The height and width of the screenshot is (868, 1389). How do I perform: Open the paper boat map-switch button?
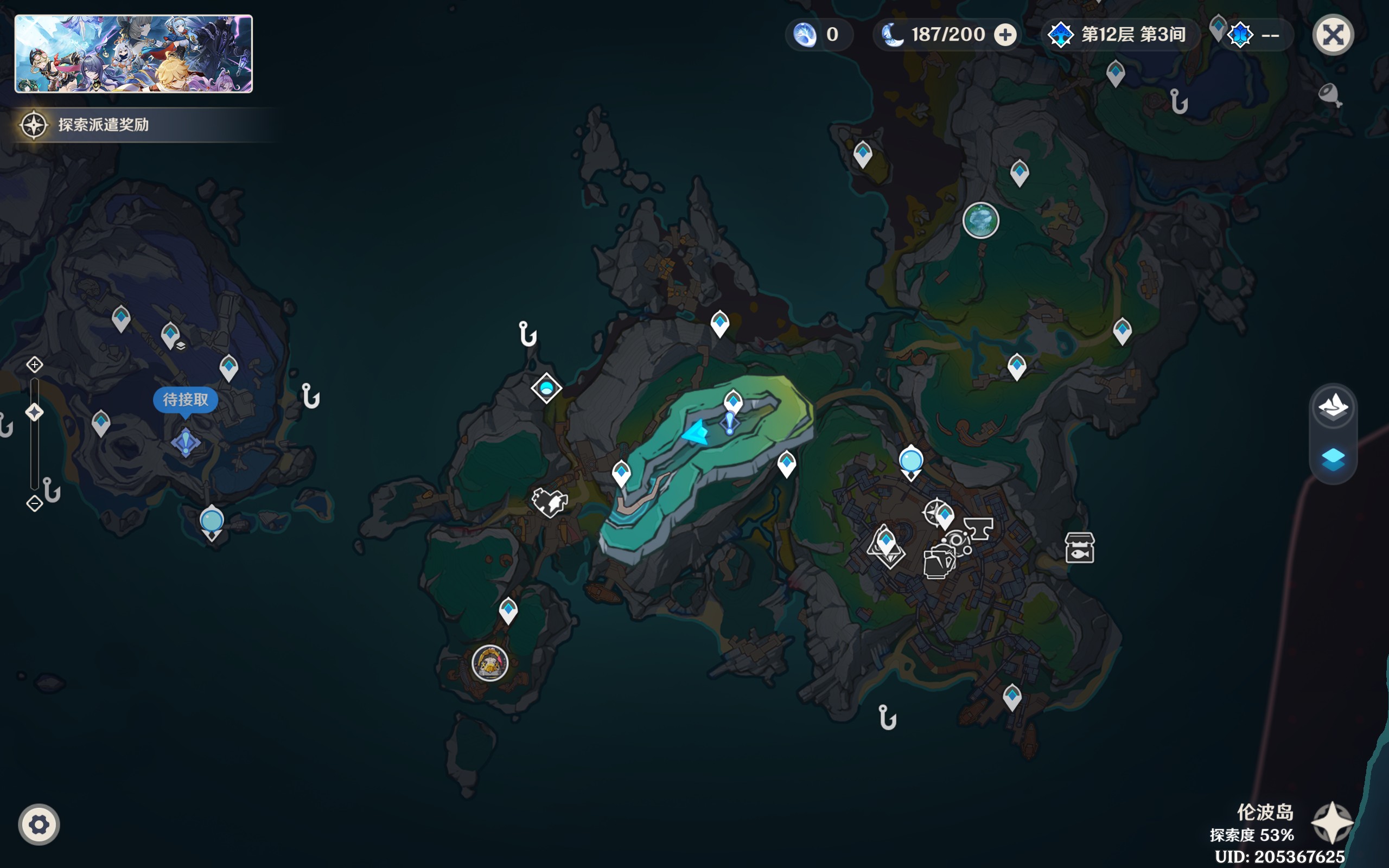coord(1333,406)
